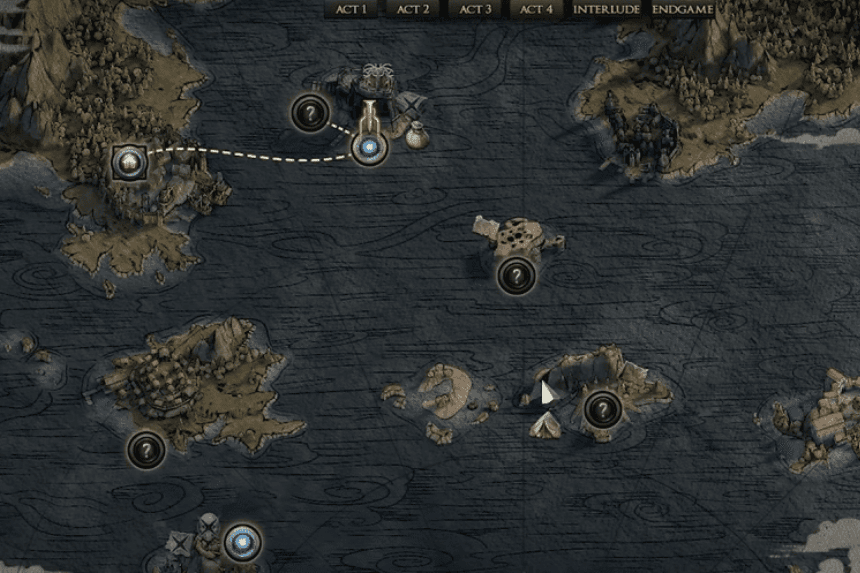Select the Act 3 tab

(475, 9)
